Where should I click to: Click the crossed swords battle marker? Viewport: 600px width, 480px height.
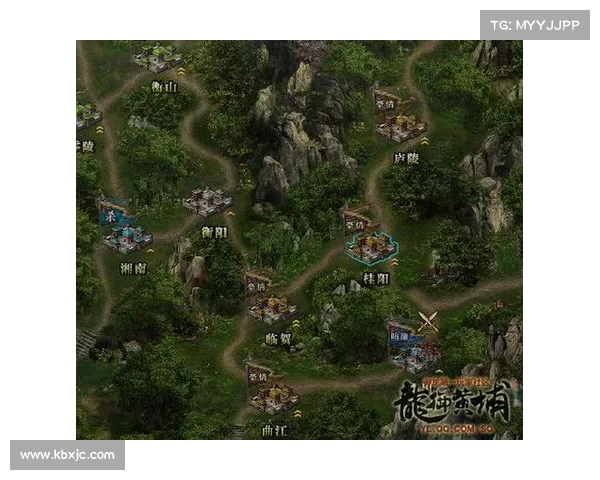coord(429,322)
